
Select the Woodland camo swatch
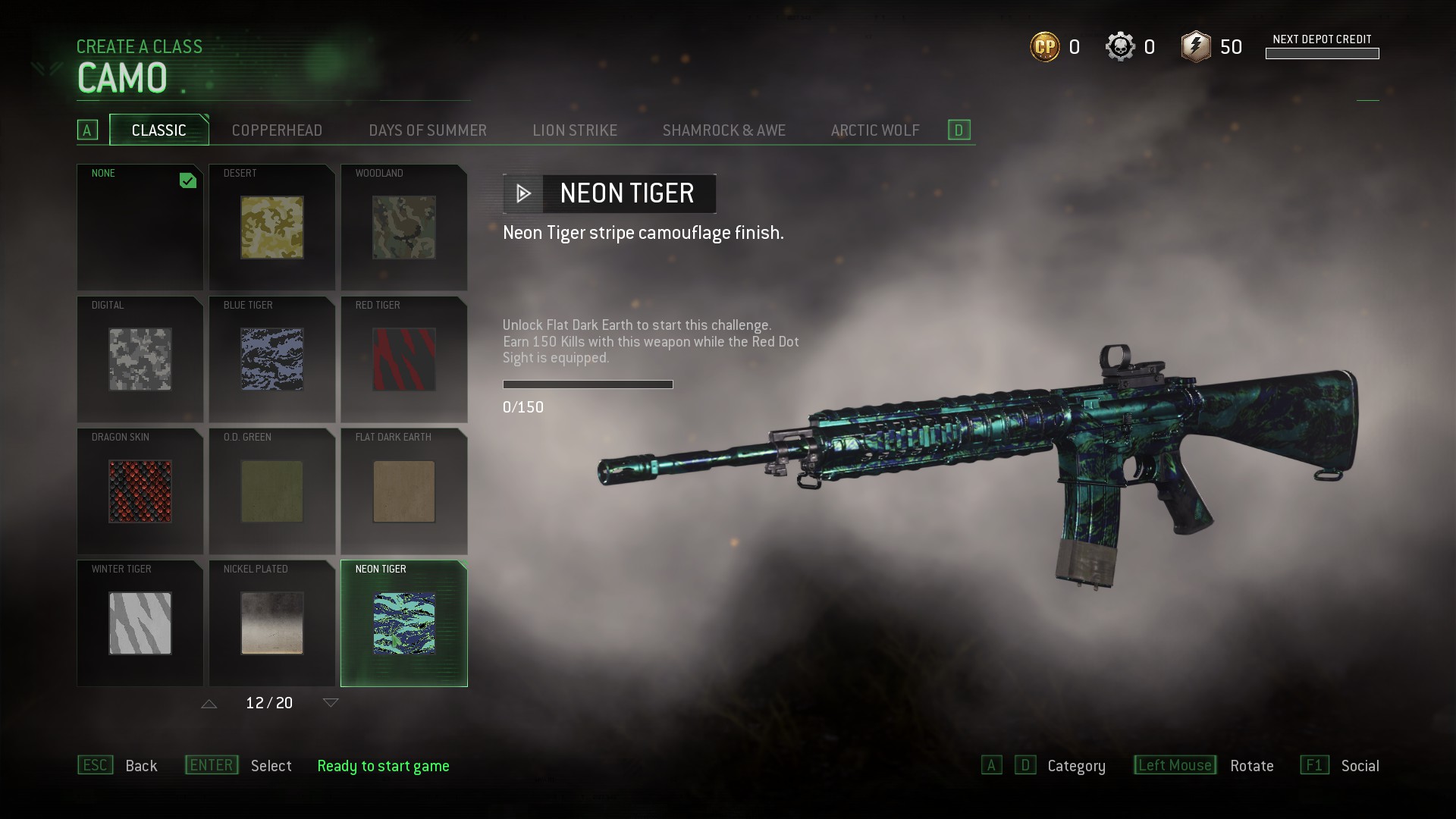click(404, 227)
